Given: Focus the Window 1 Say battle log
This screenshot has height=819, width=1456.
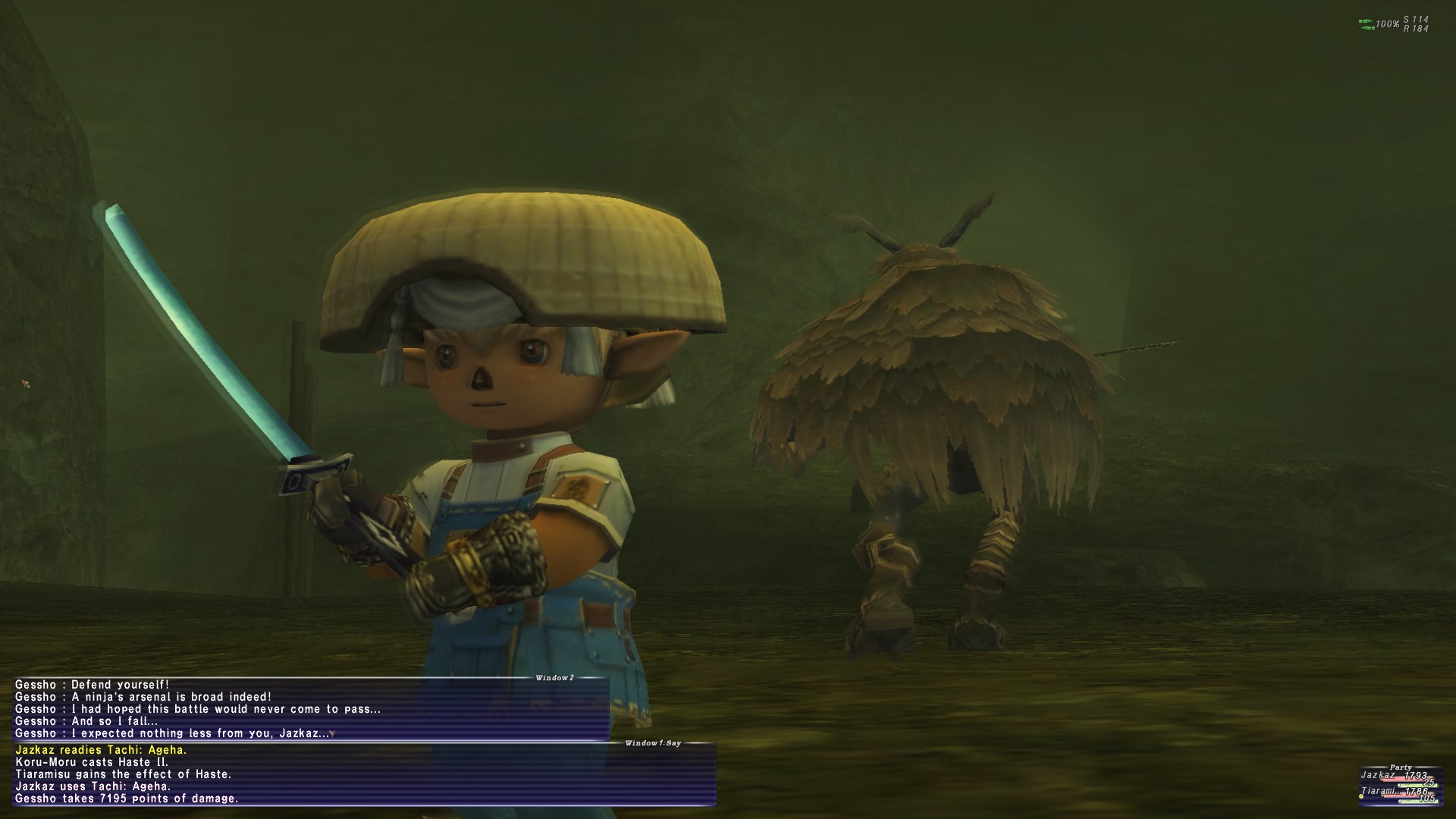Looking at the screenshot, I should pyautogui.click(x=364, y=773).
